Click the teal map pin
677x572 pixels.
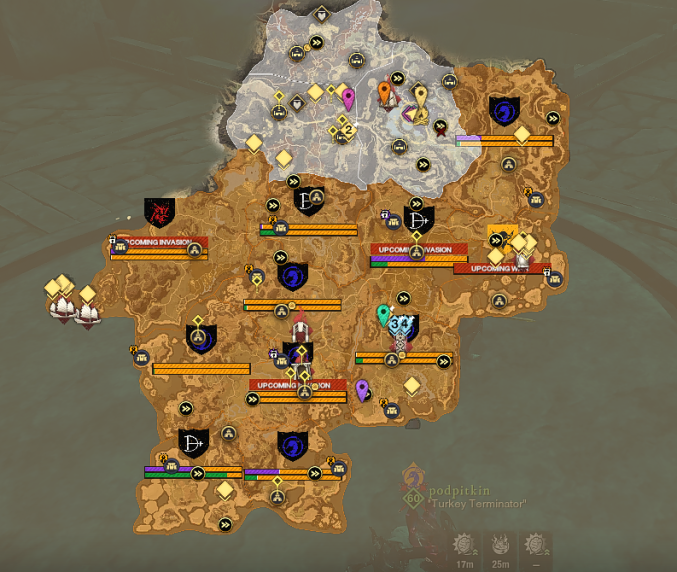tap(383, 315)
